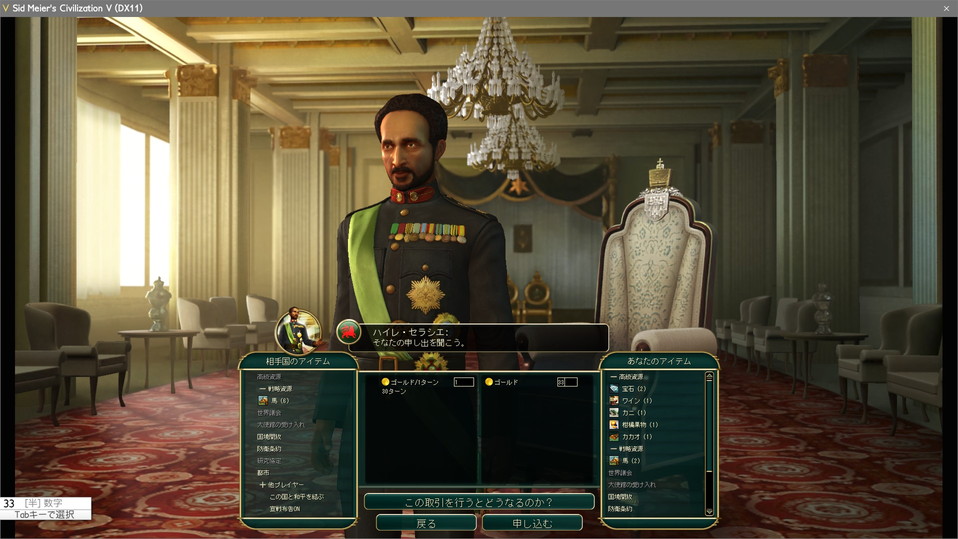The image size is (958, 539).
Task: Edit your ゴールド lump-sum amount field
Action: [x=567, y=382]
